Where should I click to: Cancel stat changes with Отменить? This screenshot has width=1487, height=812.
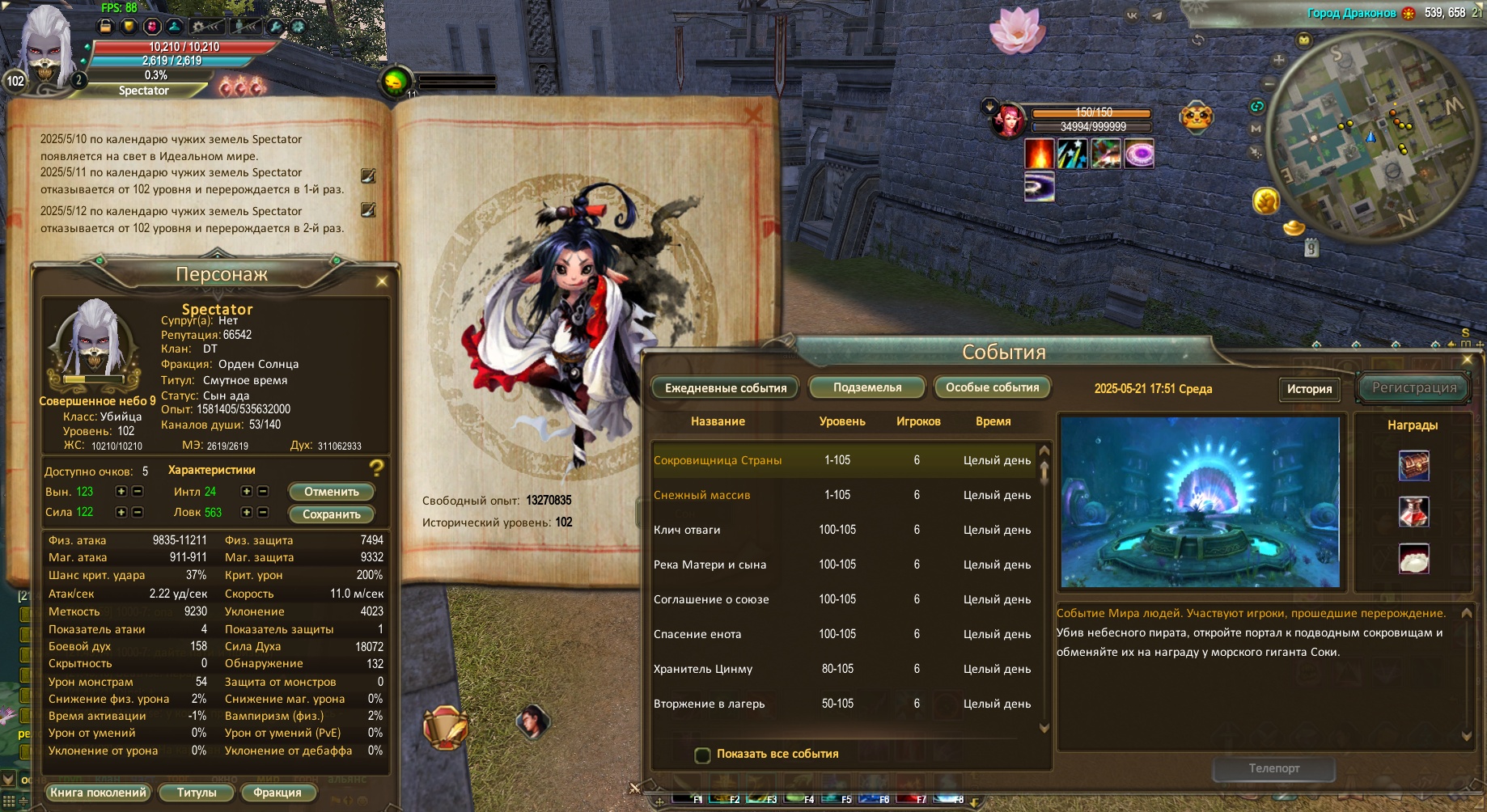(x=331, y=492)
